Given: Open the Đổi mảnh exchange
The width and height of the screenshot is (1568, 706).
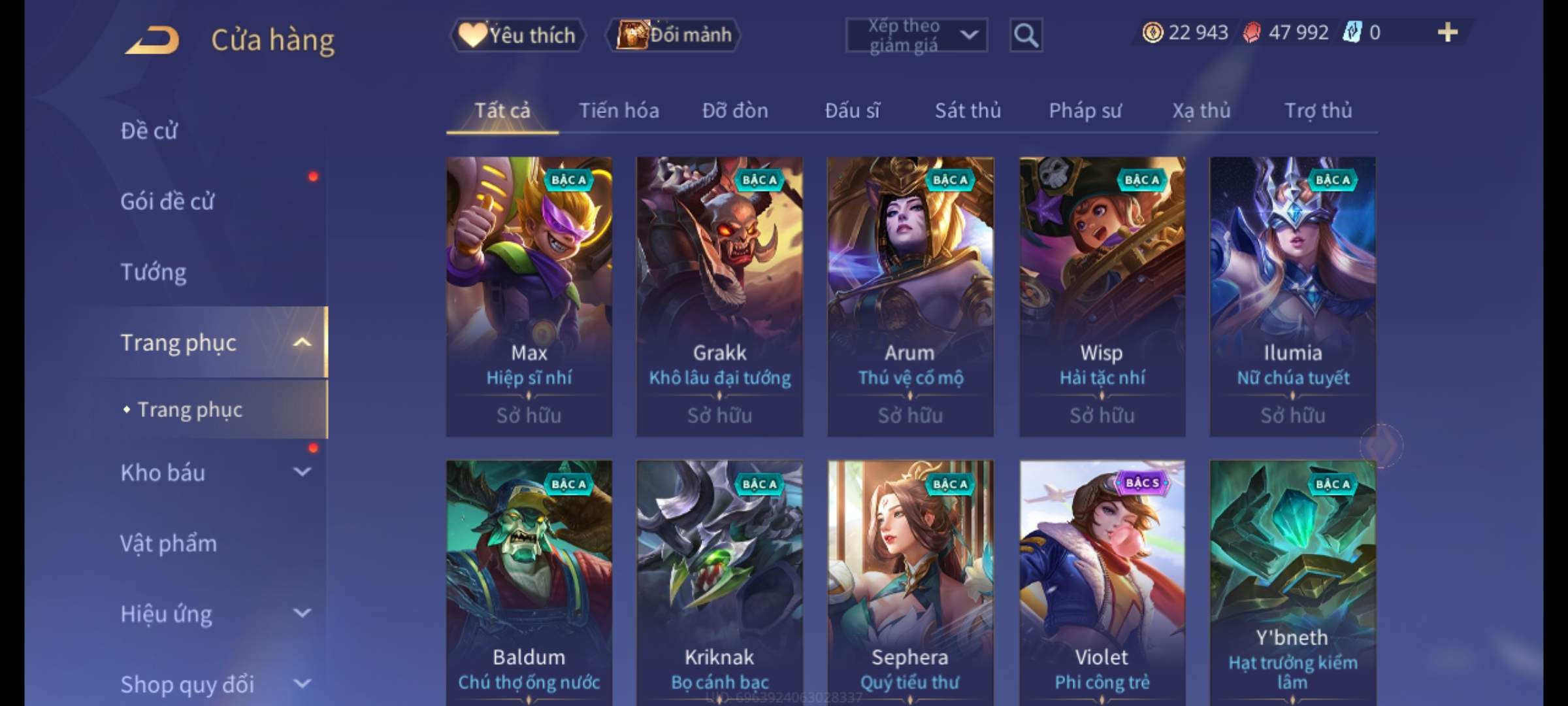Looking at the screenshot, I should pyautogui.click(x=674, y=35).
